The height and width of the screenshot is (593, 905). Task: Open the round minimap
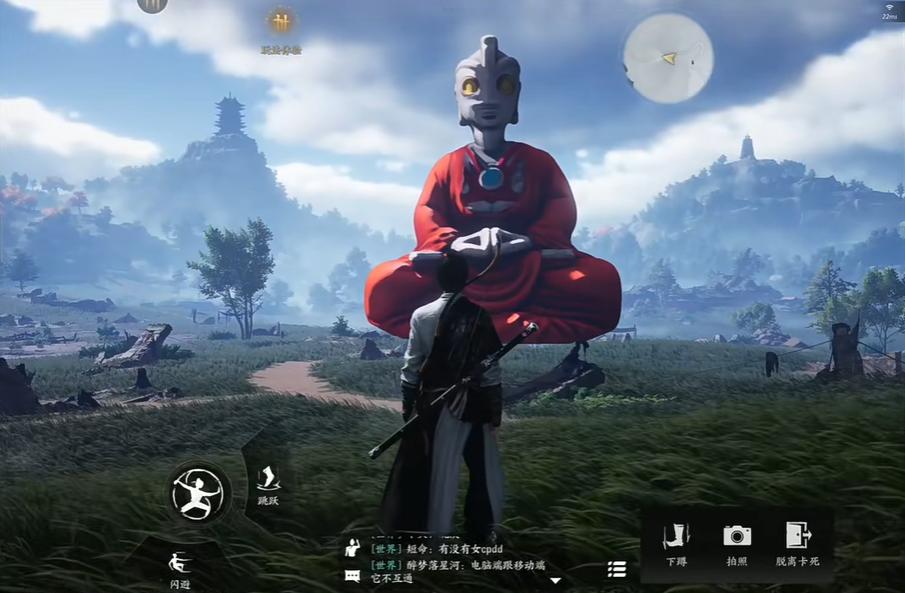coord(668,58)
